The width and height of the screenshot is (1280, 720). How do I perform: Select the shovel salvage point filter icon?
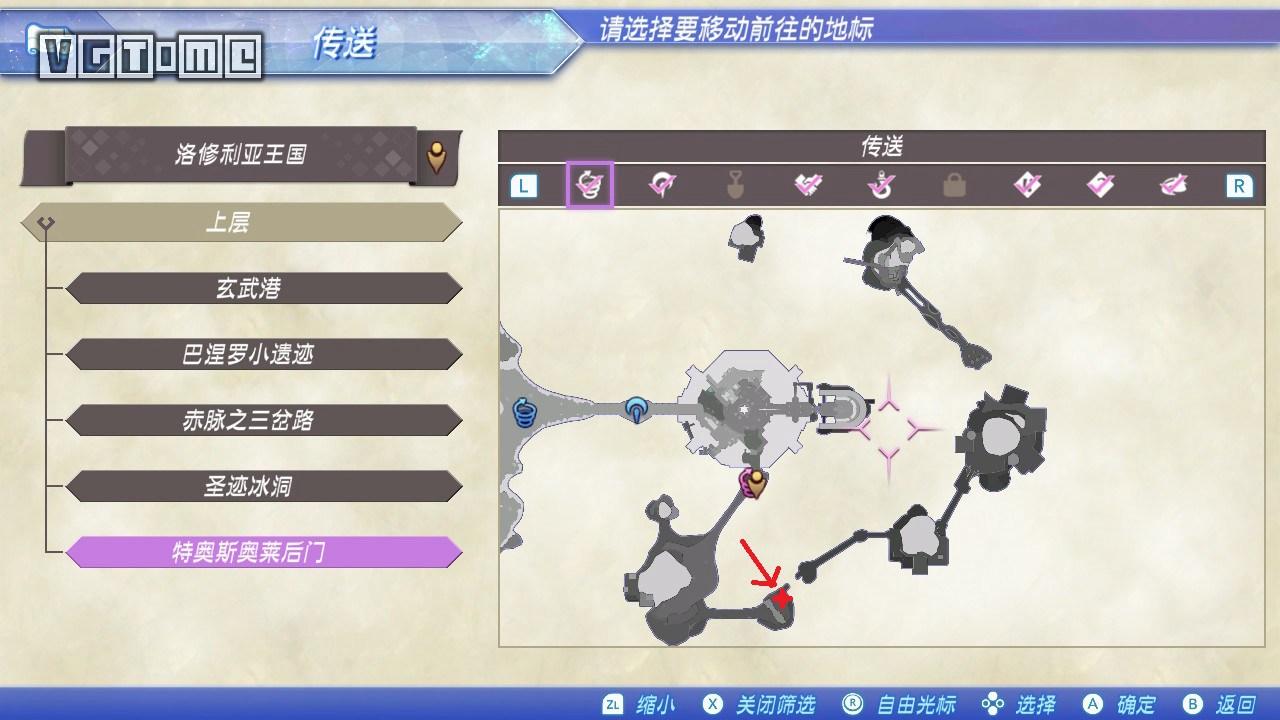(x=735, y=184)
